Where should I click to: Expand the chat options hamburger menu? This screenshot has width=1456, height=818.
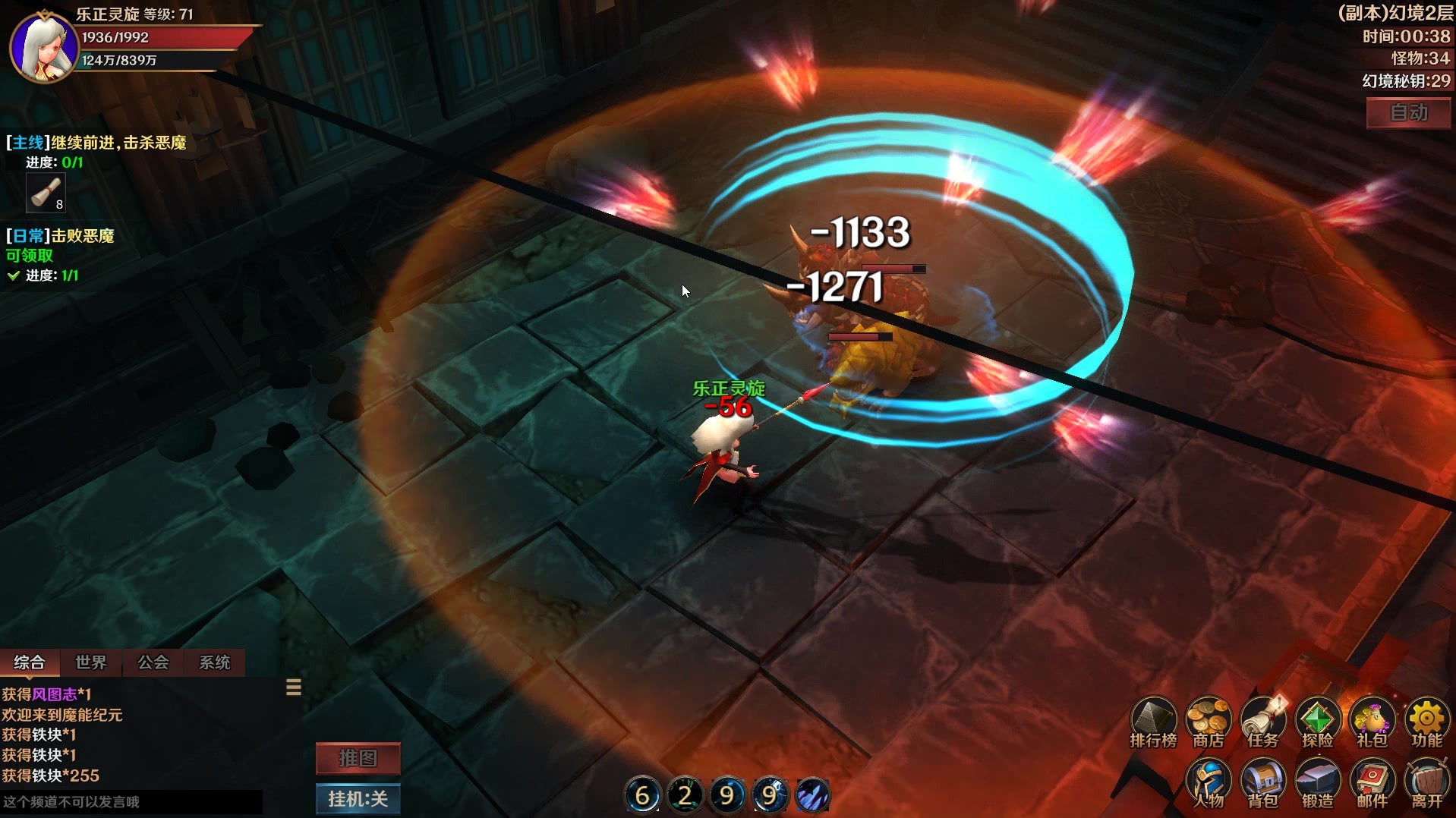coord(293,687)
